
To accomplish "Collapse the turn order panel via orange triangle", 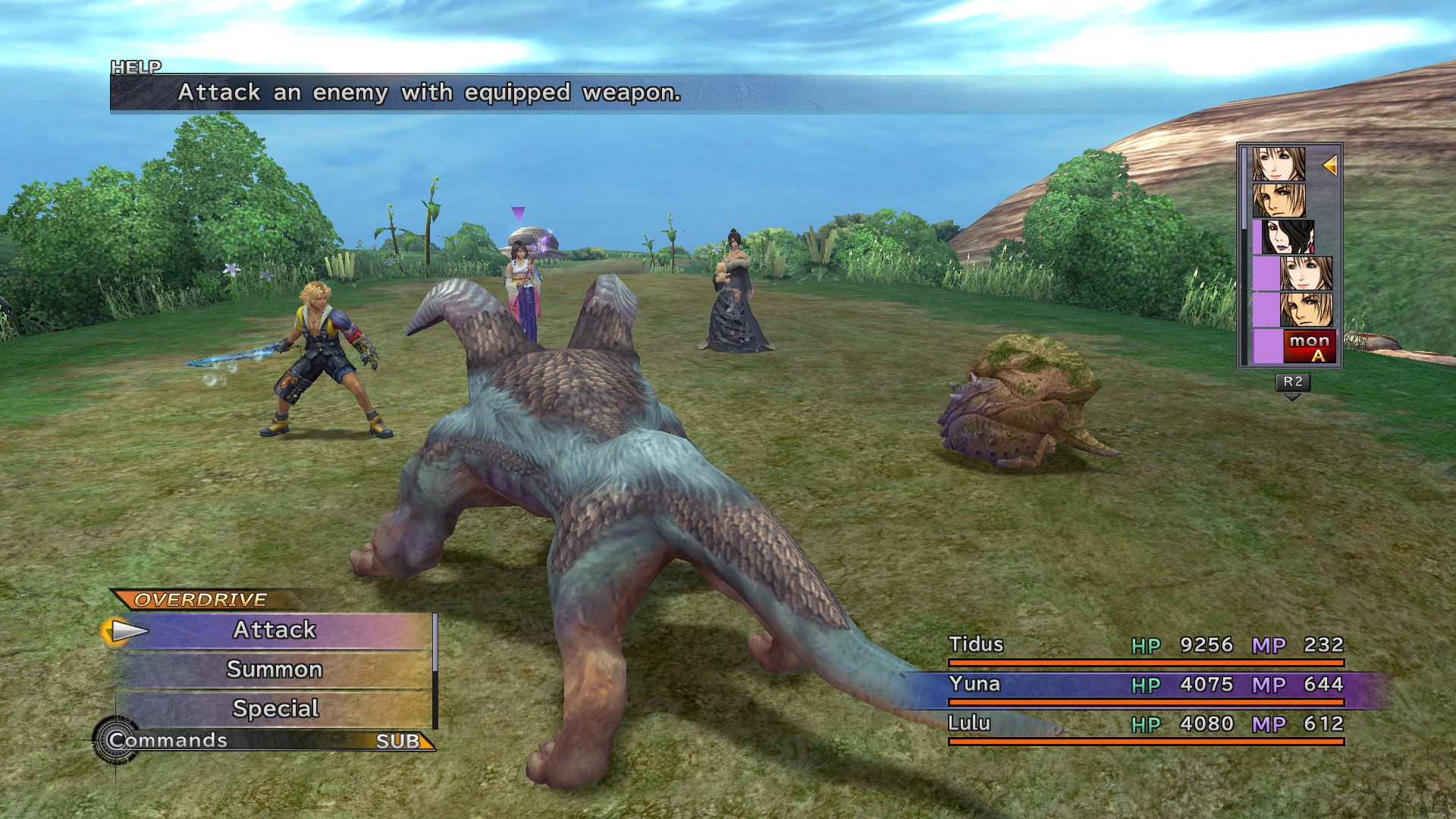I will pos(1329,165).
